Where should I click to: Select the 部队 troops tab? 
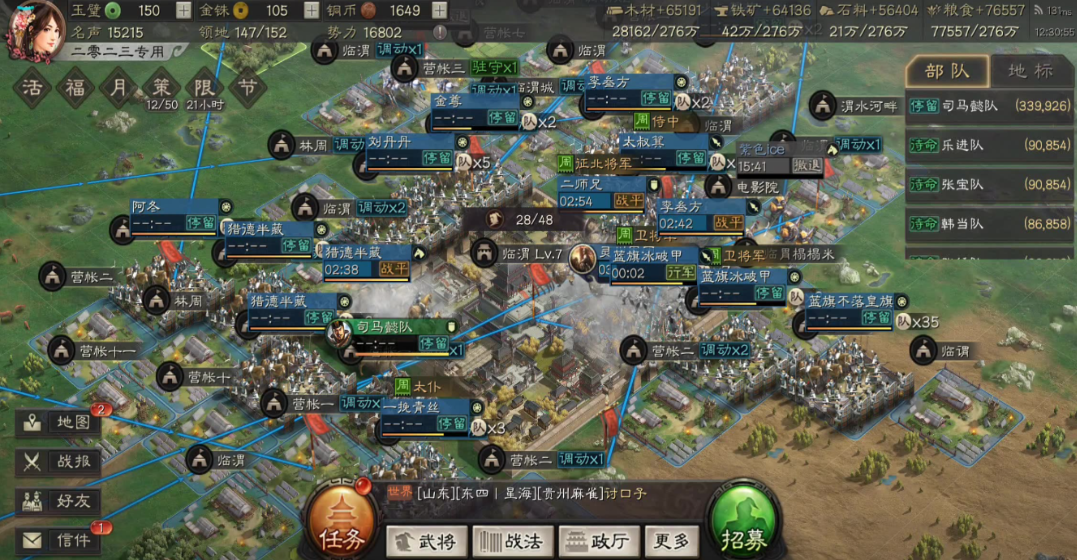pos(947,71)
